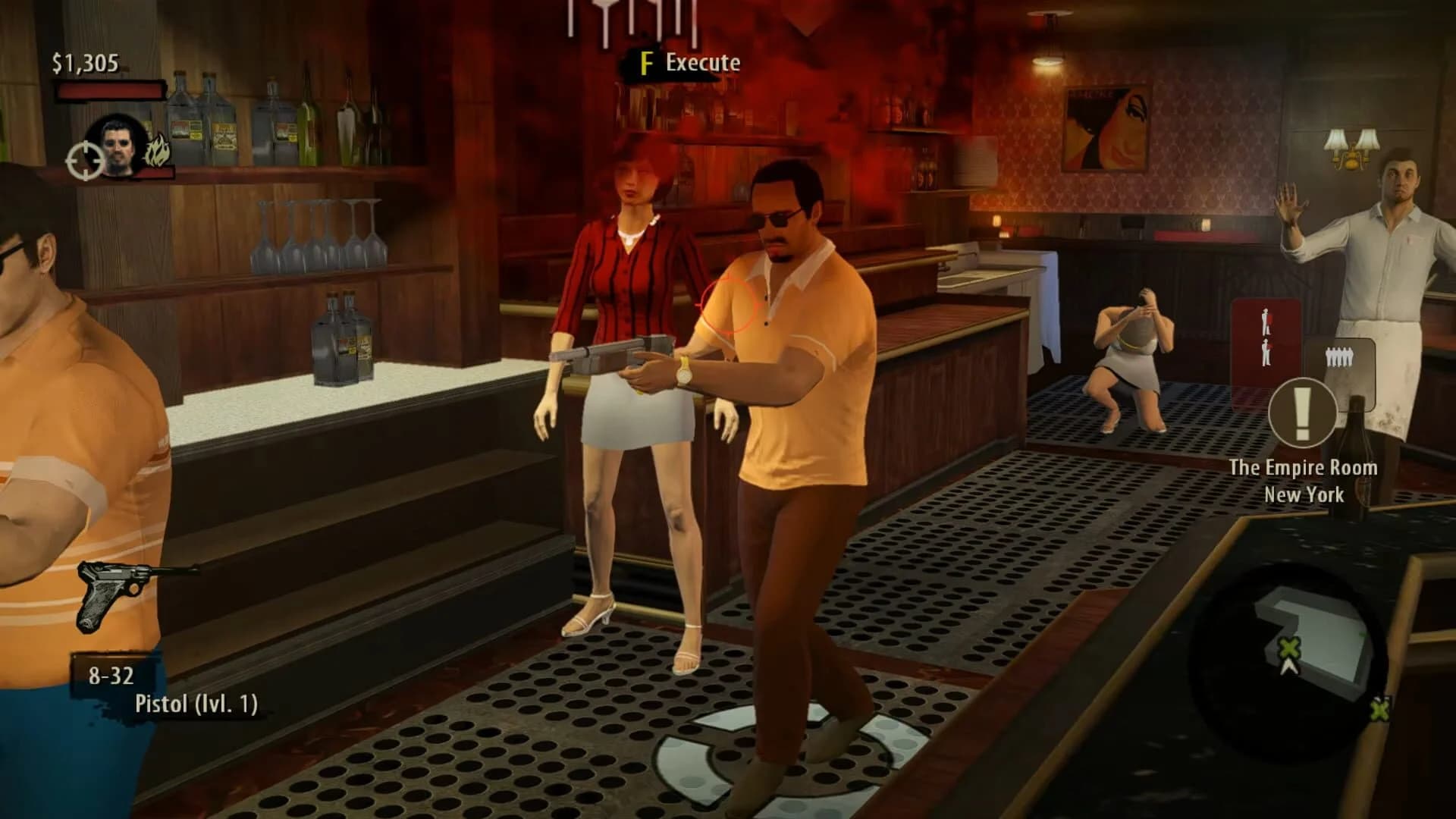Viewport: 1456px width, 819px height.
Task: Click the red health bar
Action: click(x=110, y=89)
